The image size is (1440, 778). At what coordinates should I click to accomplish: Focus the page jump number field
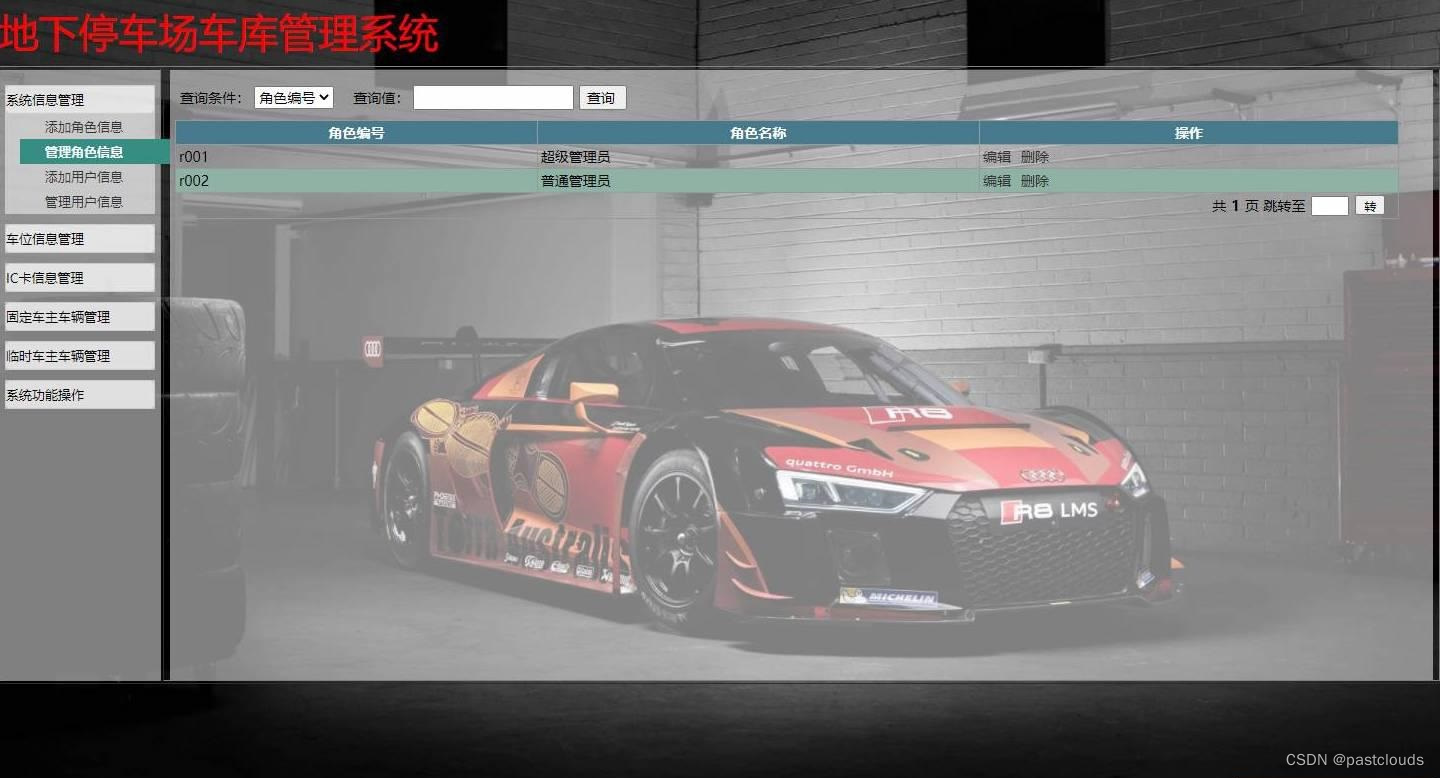click(x=1329, y=206)
